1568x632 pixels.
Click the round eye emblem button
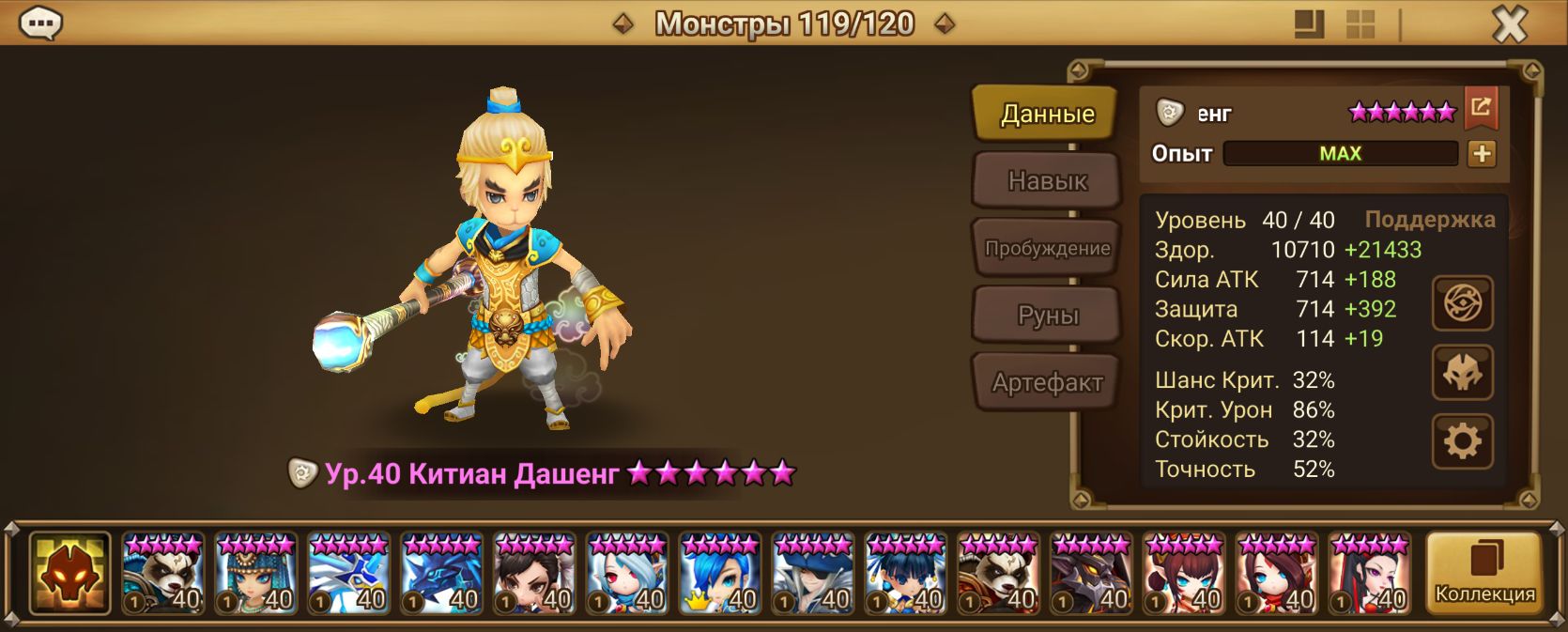1462,303
